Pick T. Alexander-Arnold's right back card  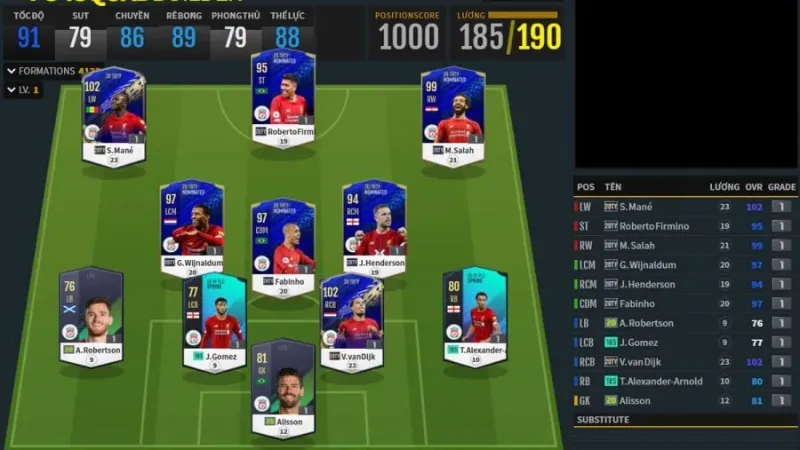click(x=475, y=315)
